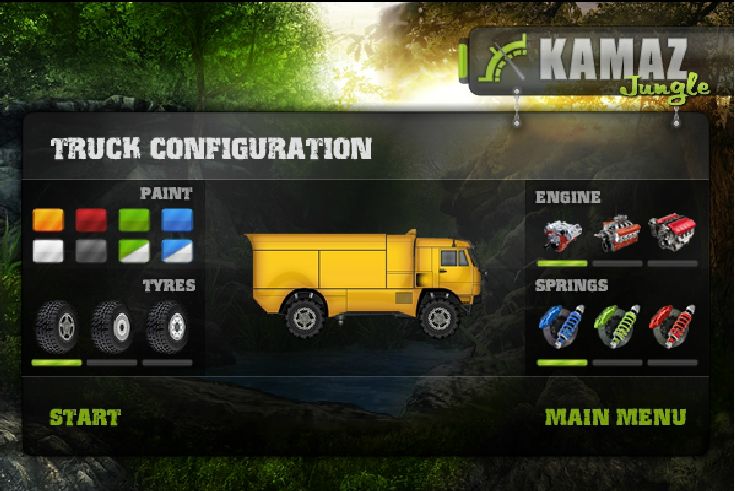Select the white engine with the highlighted bar
The height and width of the screenshot is (491, 735).
point(561,233)
